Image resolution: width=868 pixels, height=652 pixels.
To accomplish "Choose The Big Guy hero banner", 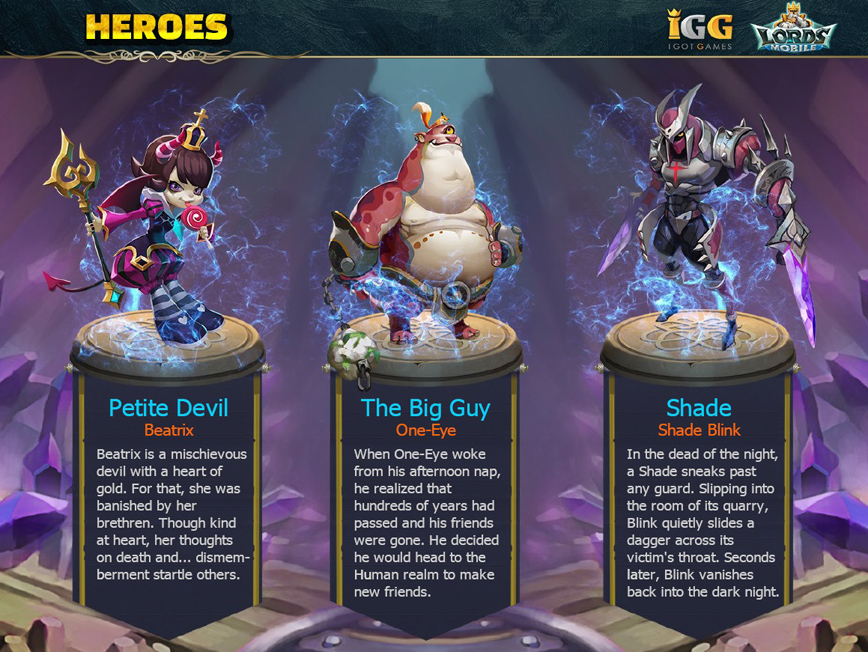I will pos(425,490).
